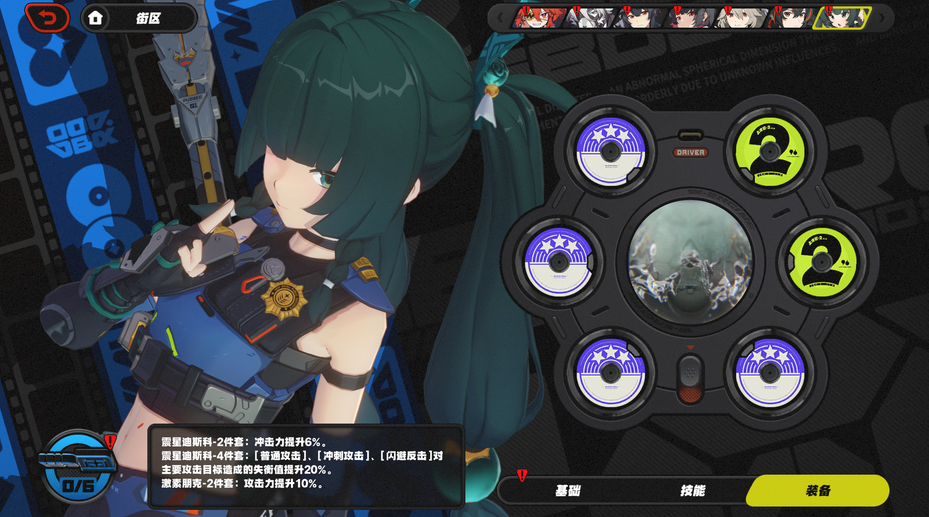This screenshot has height=517, width=929.
Task: Toggle the small switch below the W-Engine
Action: 690,377
